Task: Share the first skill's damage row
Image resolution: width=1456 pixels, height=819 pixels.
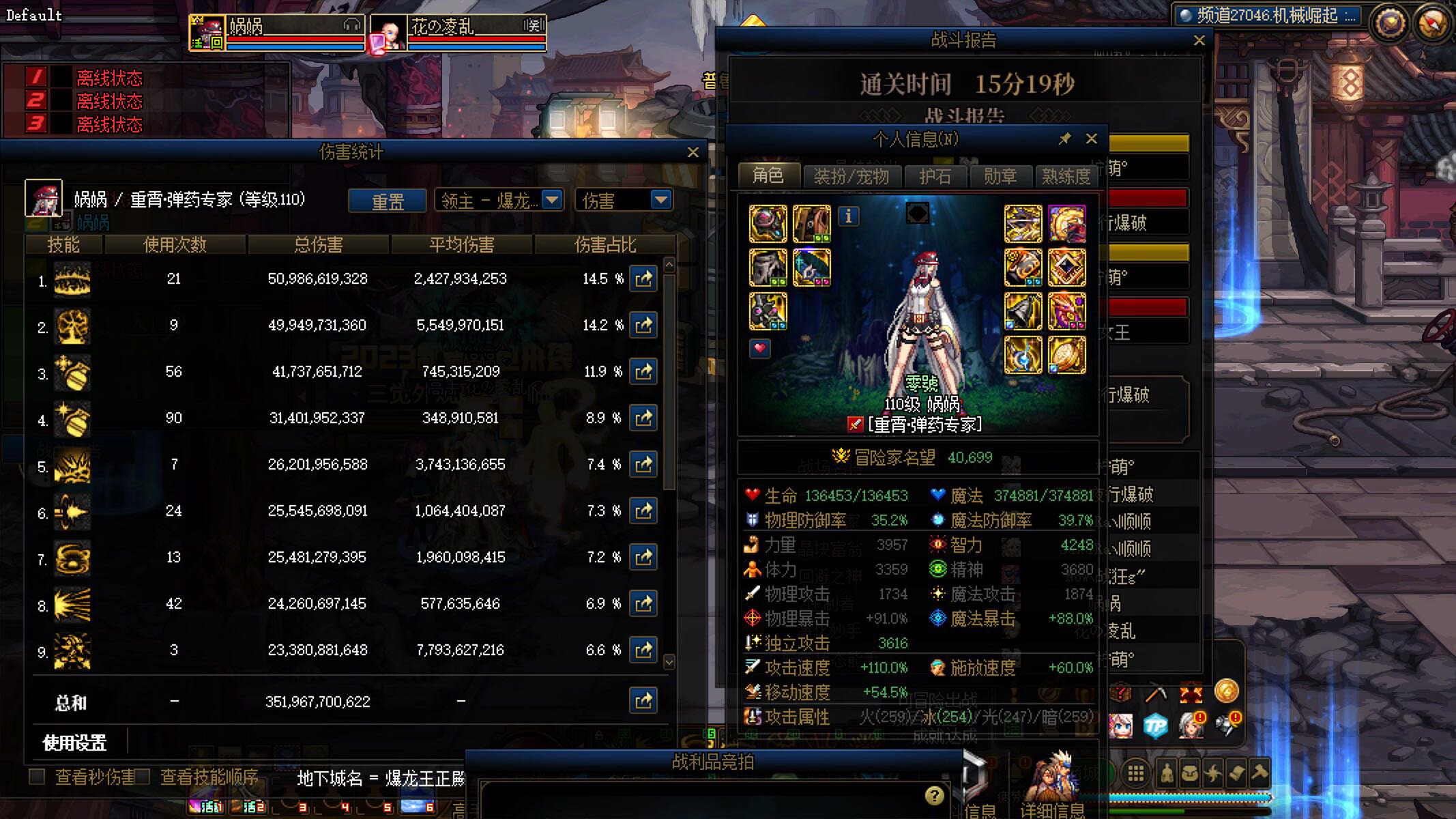Action: click(x=643, y=278)
